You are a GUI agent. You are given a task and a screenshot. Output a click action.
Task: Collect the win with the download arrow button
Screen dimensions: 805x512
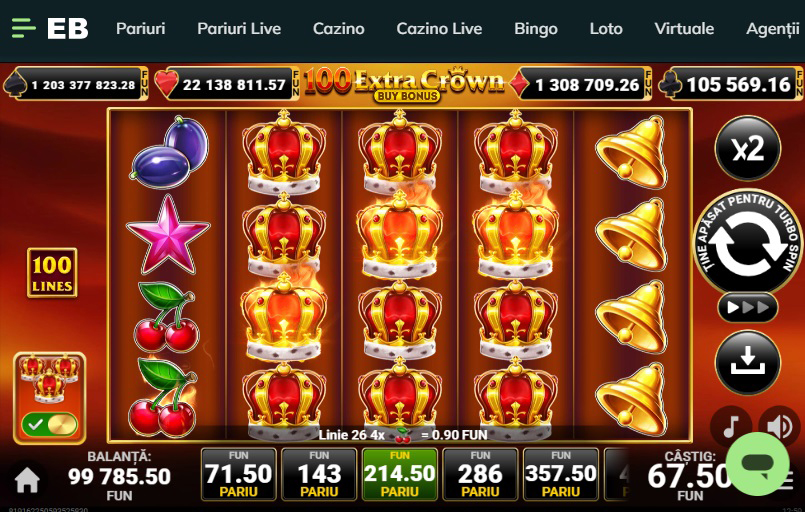[747, 363]
